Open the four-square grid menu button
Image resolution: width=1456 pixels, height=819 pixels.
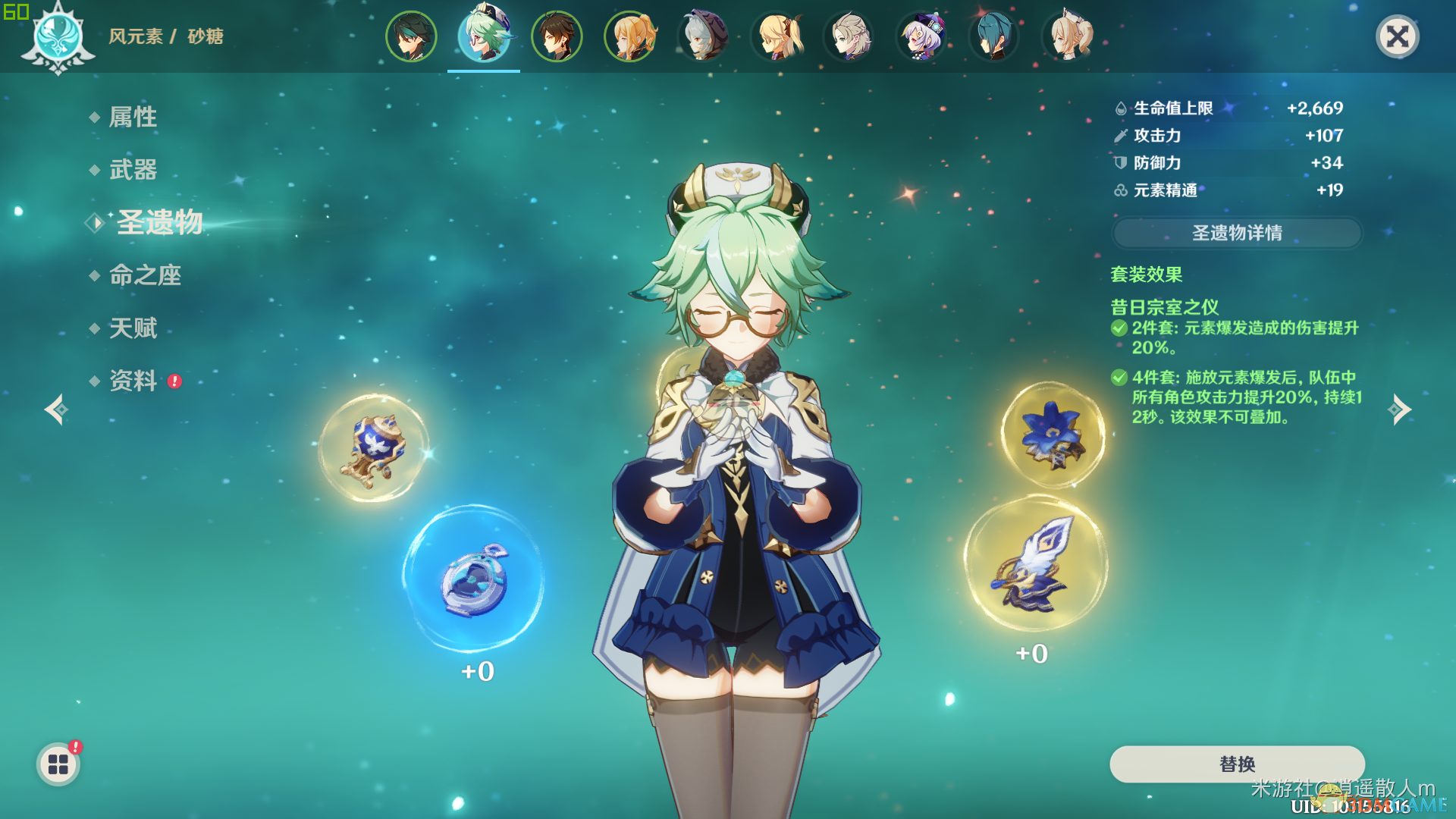point(58,764)
